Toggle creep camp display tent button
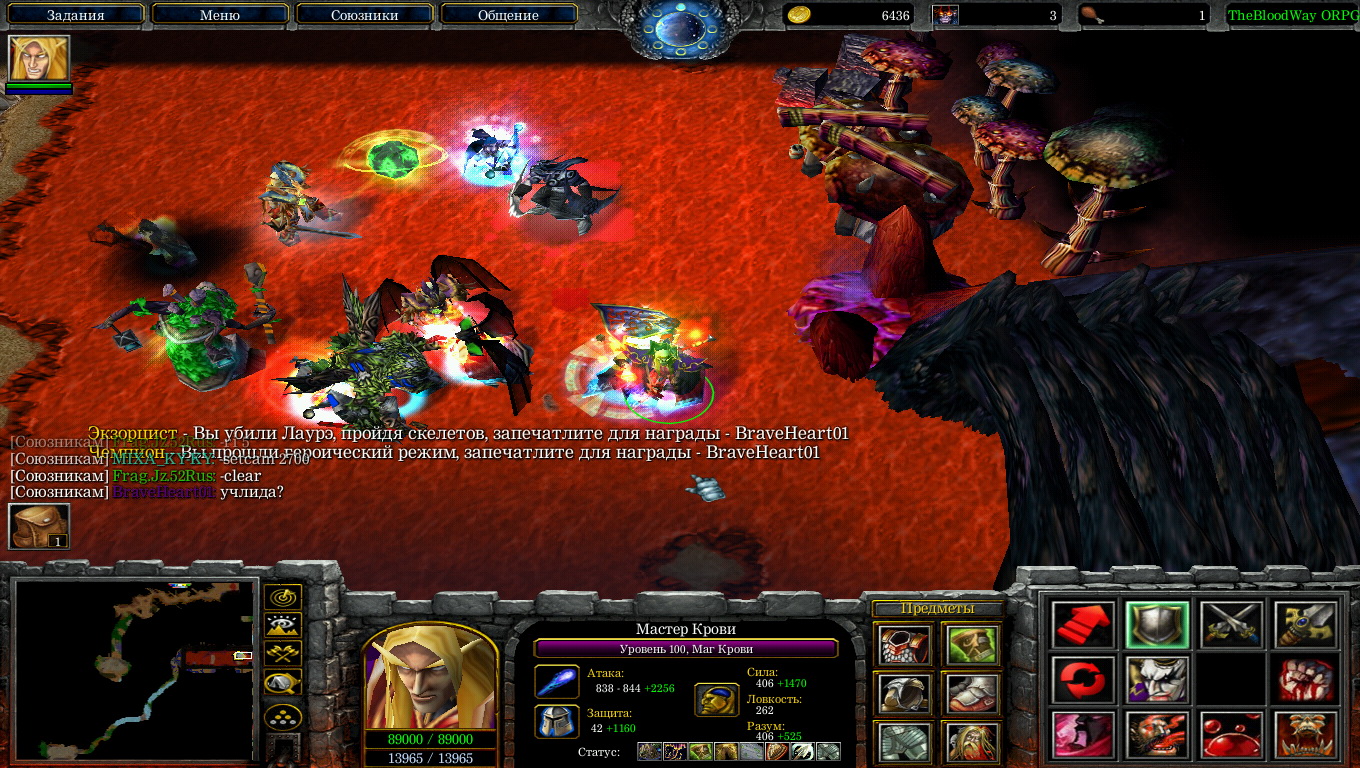Screen dimensions: 1360x768 283,682
